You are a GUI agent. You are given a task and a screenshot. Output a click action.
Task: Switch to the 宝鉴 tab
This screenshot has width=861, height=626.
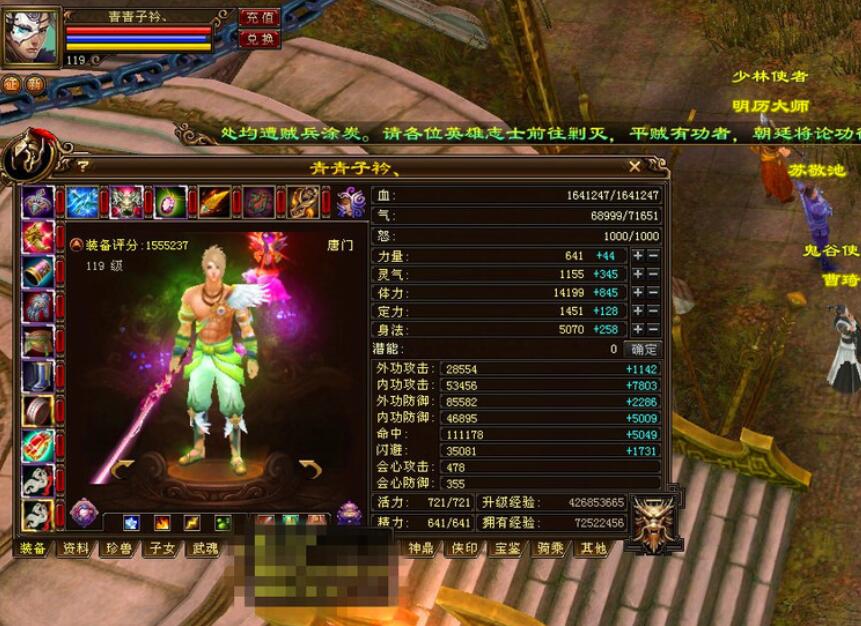coord(507,548)
